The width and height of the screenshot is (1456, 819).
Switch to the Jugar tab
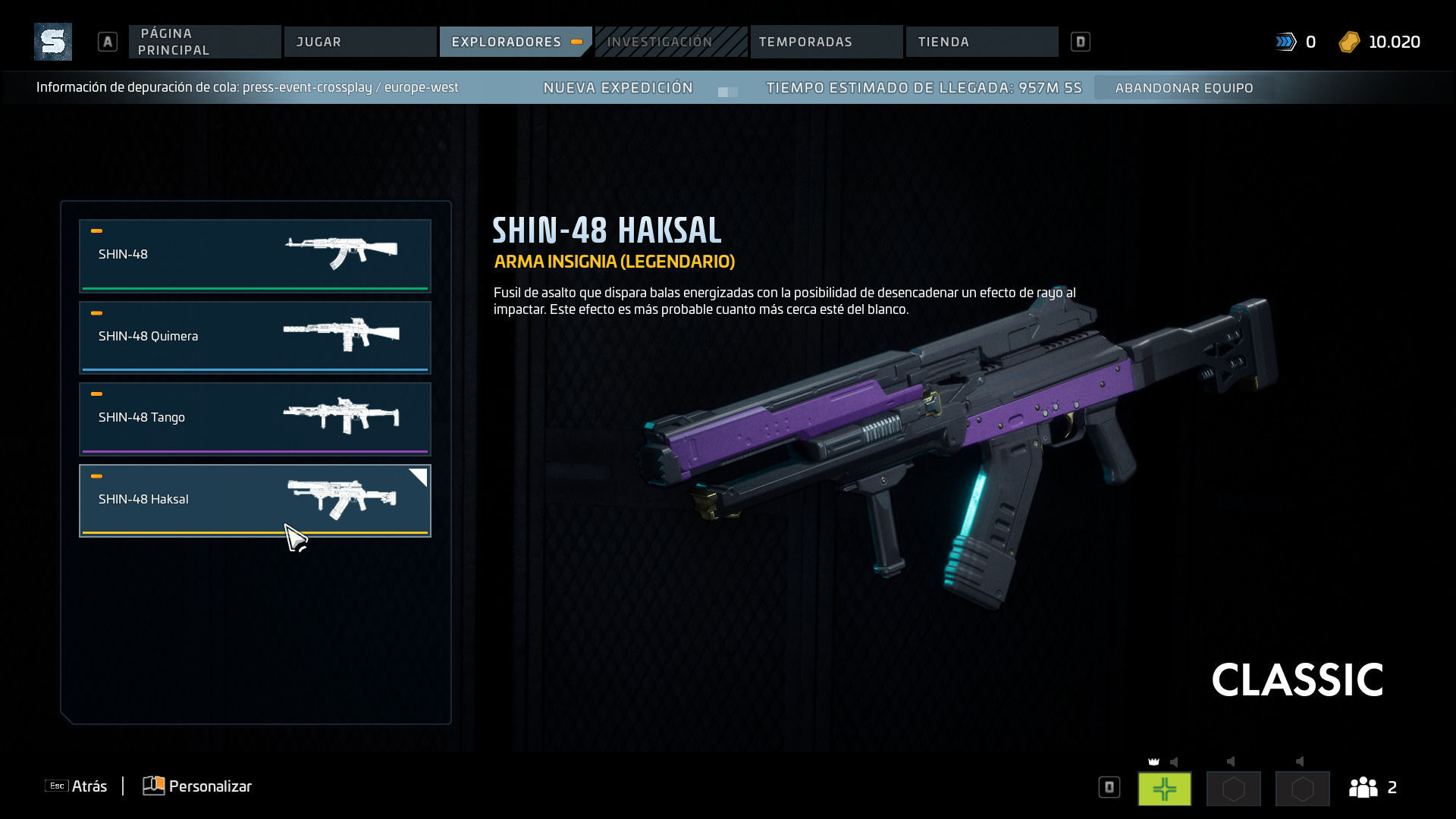(359, 42)
